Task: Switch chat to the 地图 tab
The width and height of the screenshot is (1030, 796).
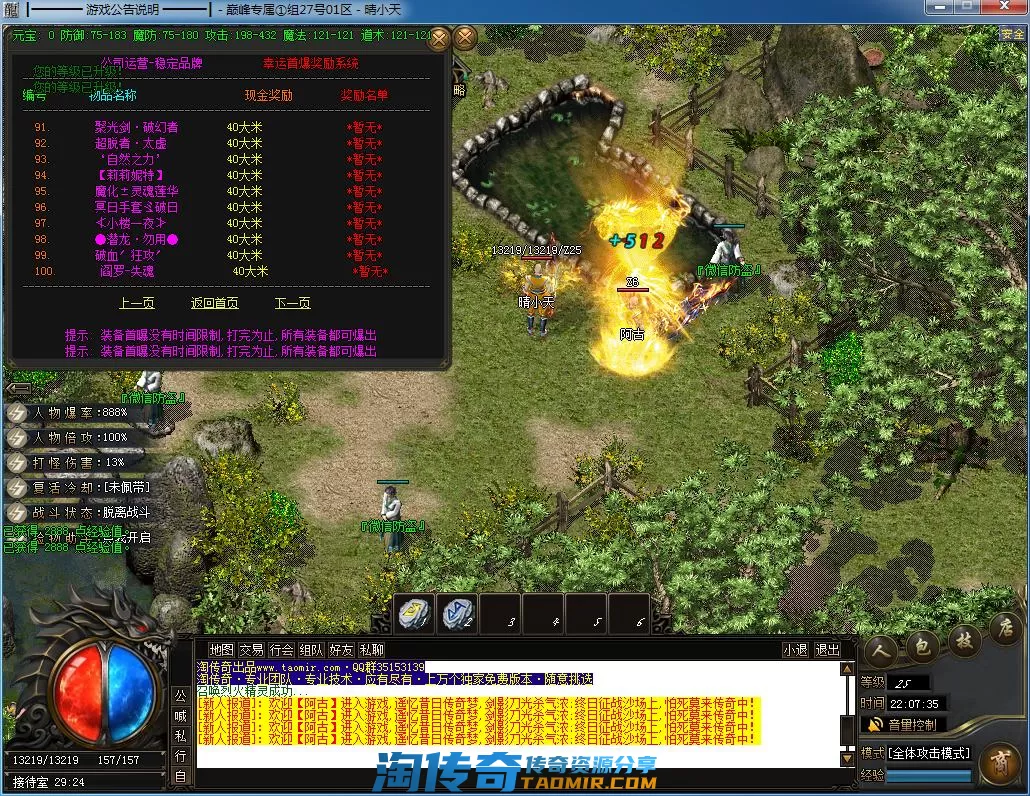Action: pyautogui.click(x=221, y=649)
